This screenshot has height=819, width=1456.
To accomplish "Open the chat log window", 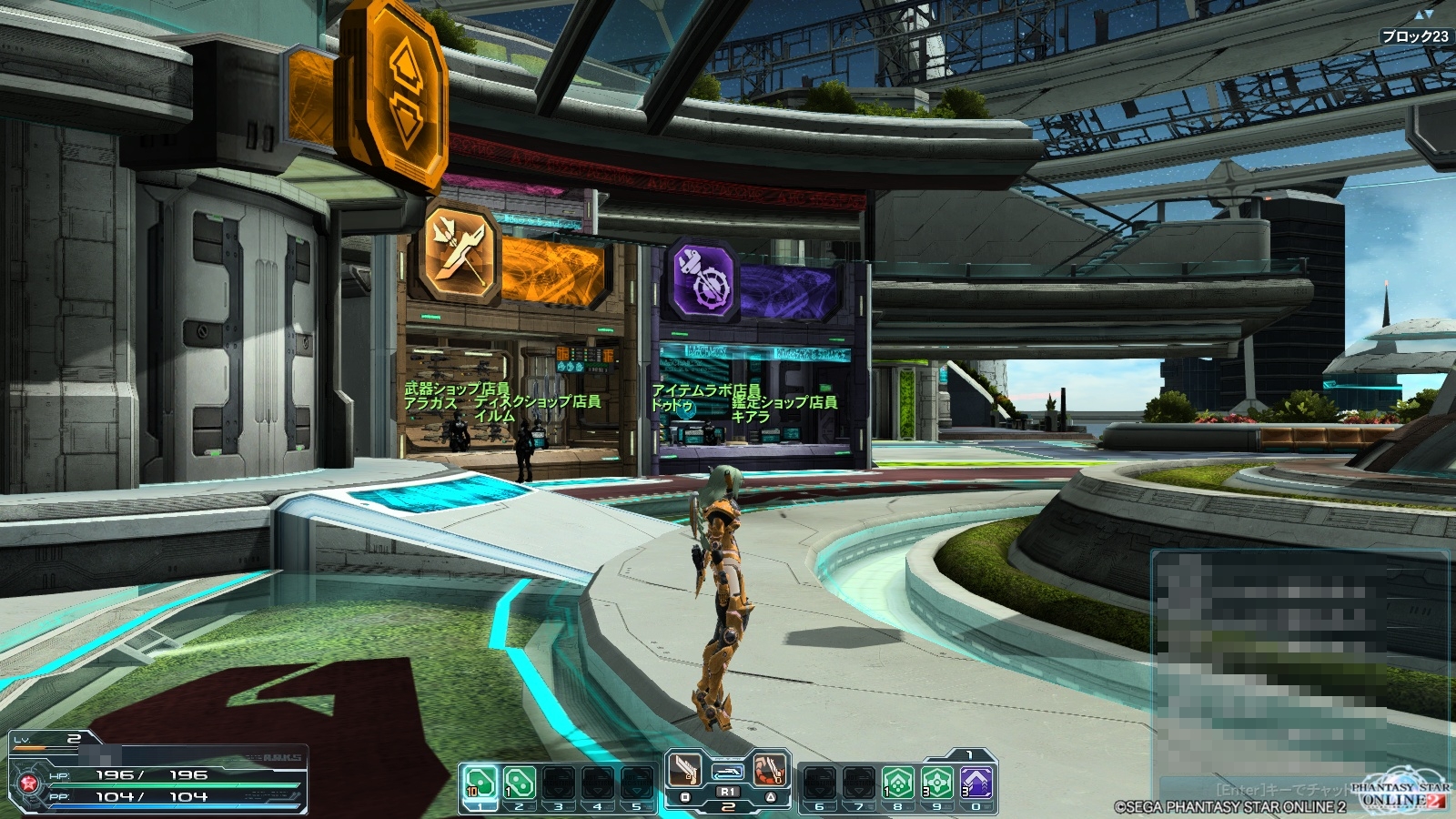I will pyautogui.click(x=1299, y=664).
